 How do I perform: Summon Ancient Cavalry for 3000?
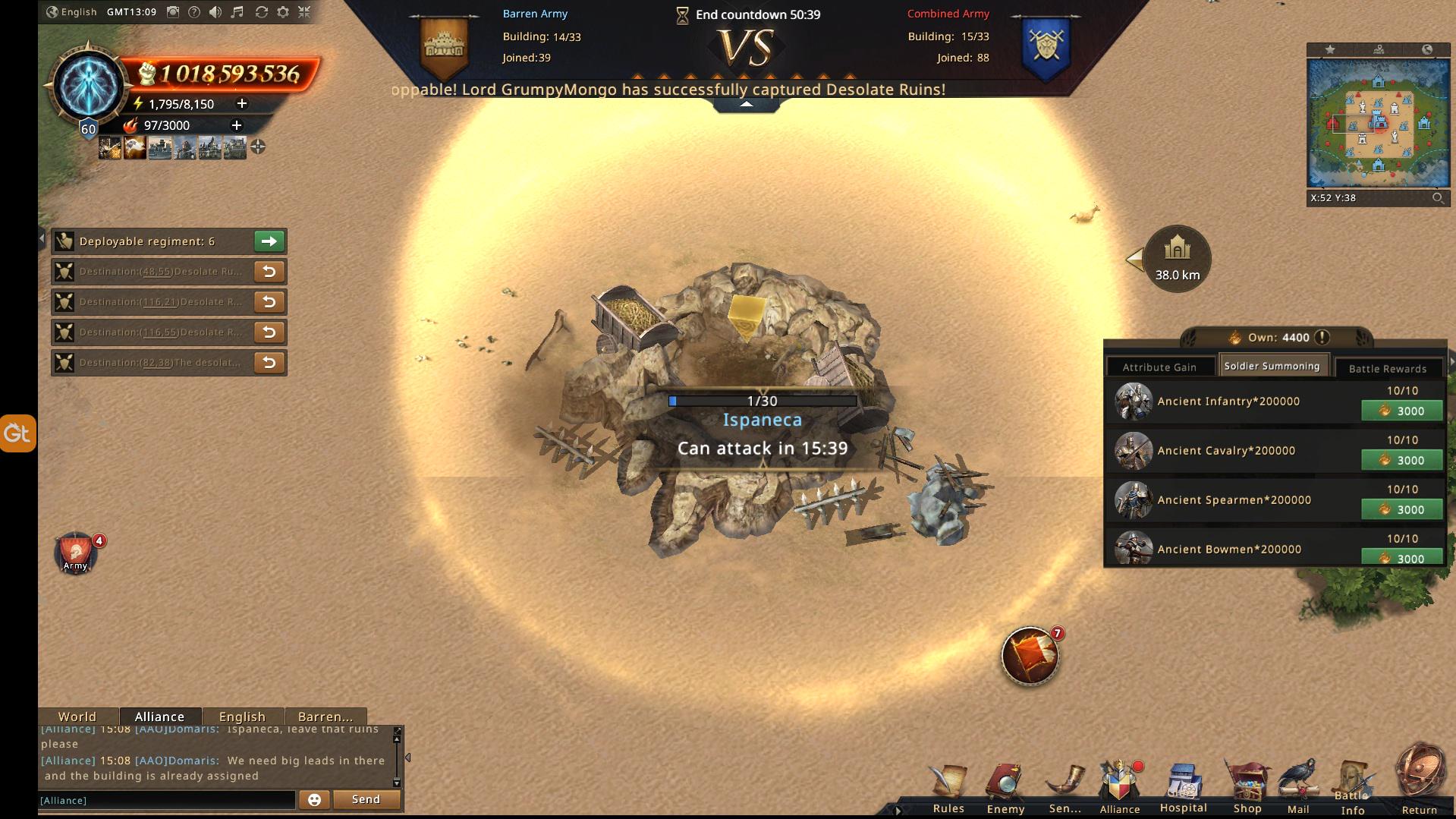point(1401,461)
